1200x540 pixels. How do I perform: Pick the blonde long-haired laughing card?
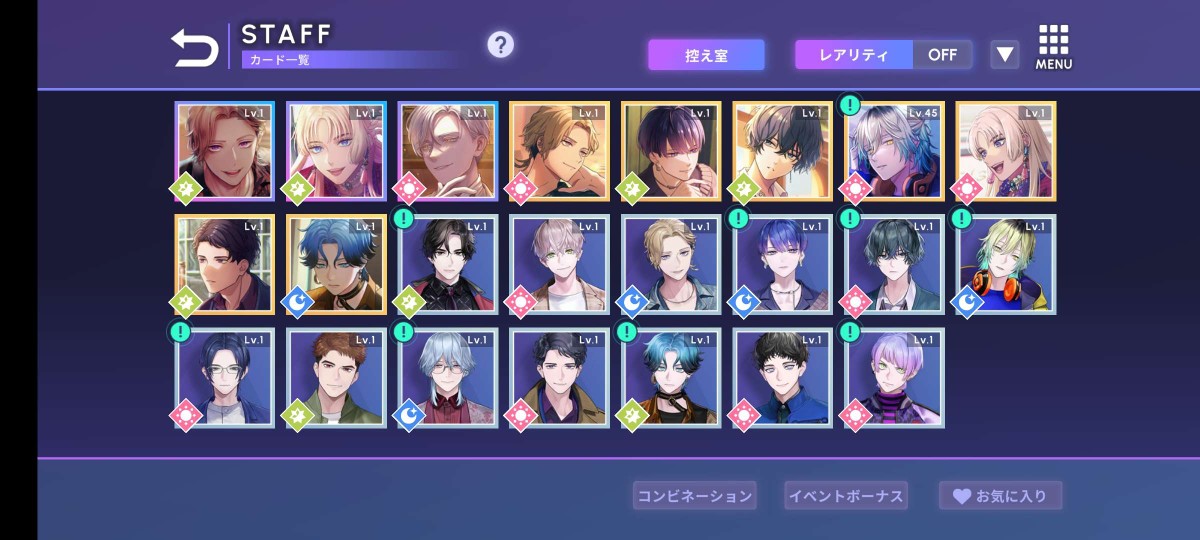pos(1006,151)
